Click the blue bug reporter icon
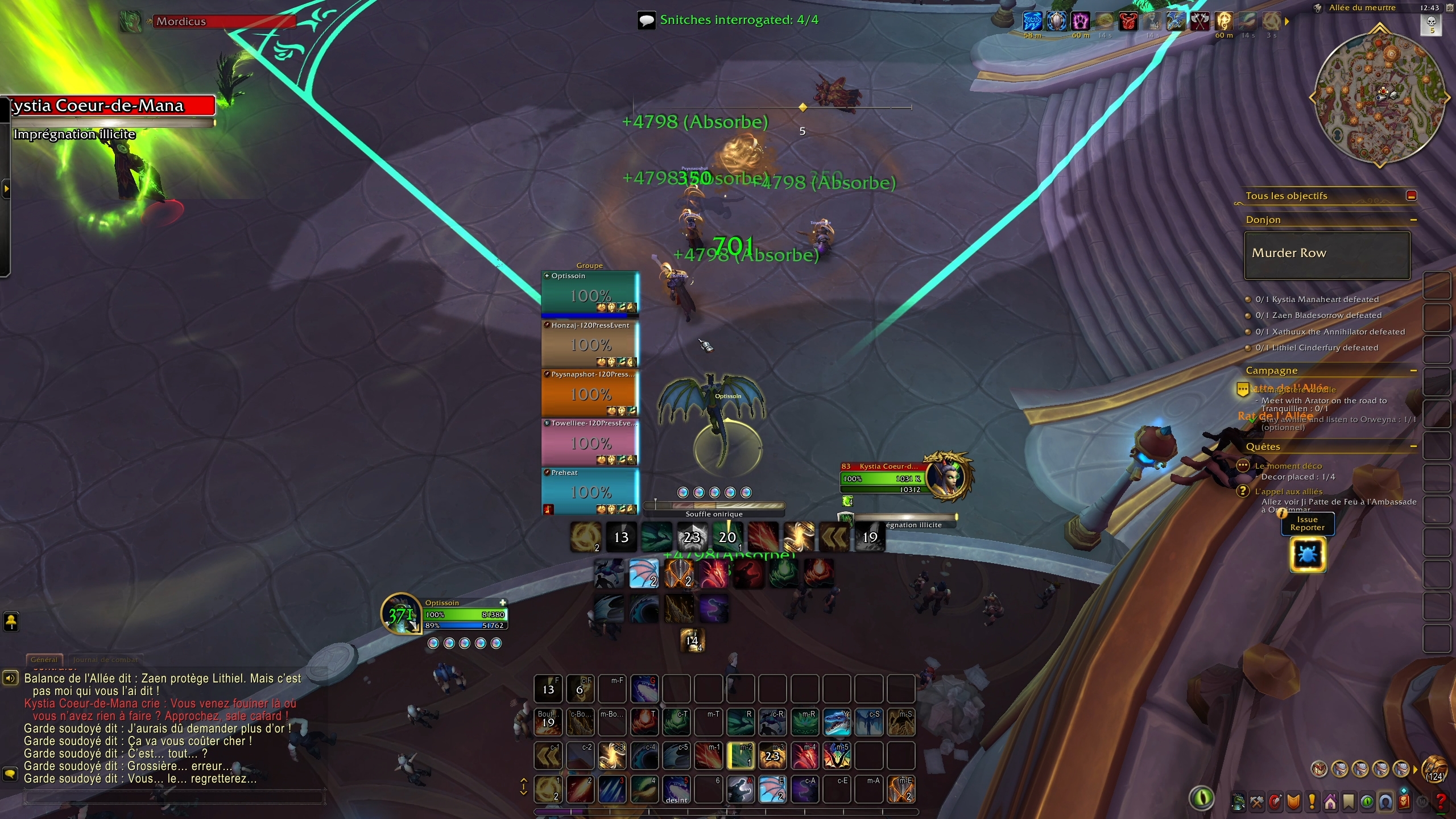This screenshot has width=1456, height=819. pyautogui.click(x=1308, y=555)
